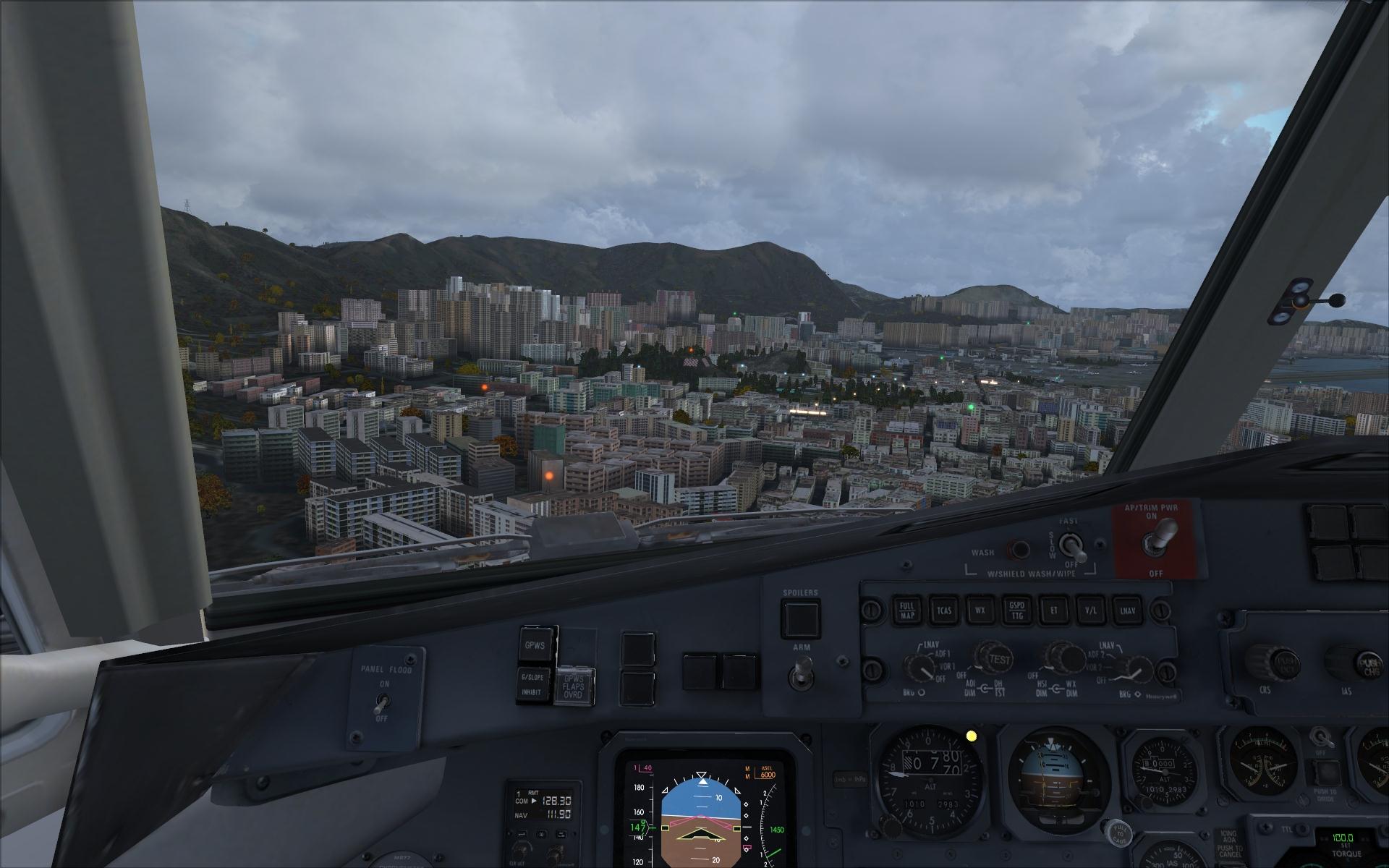Engage the LNAV button
The width and height of the screenshot is (1389, 868).
1126,611
